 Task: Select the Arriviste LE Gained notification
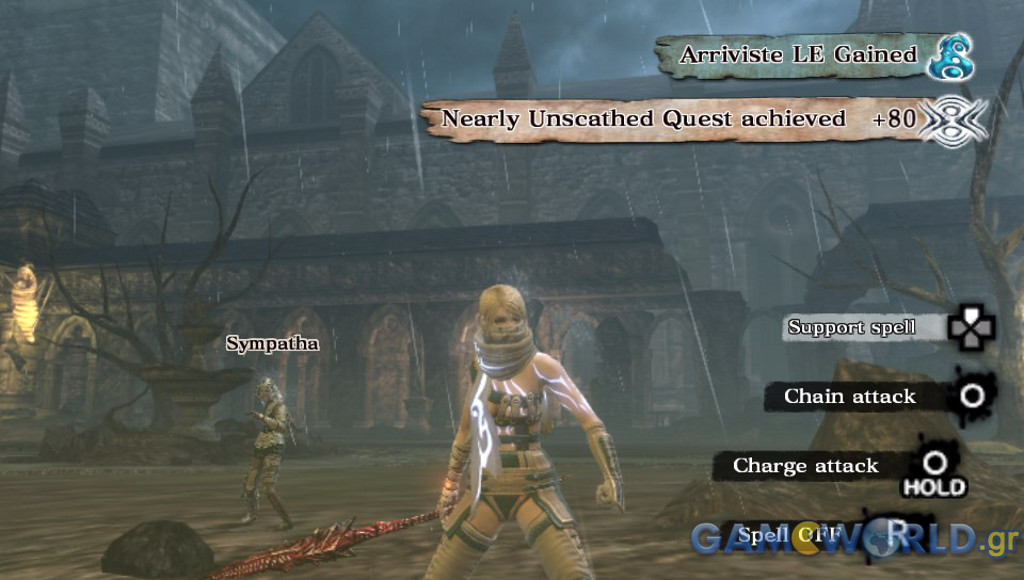point(797,55)
